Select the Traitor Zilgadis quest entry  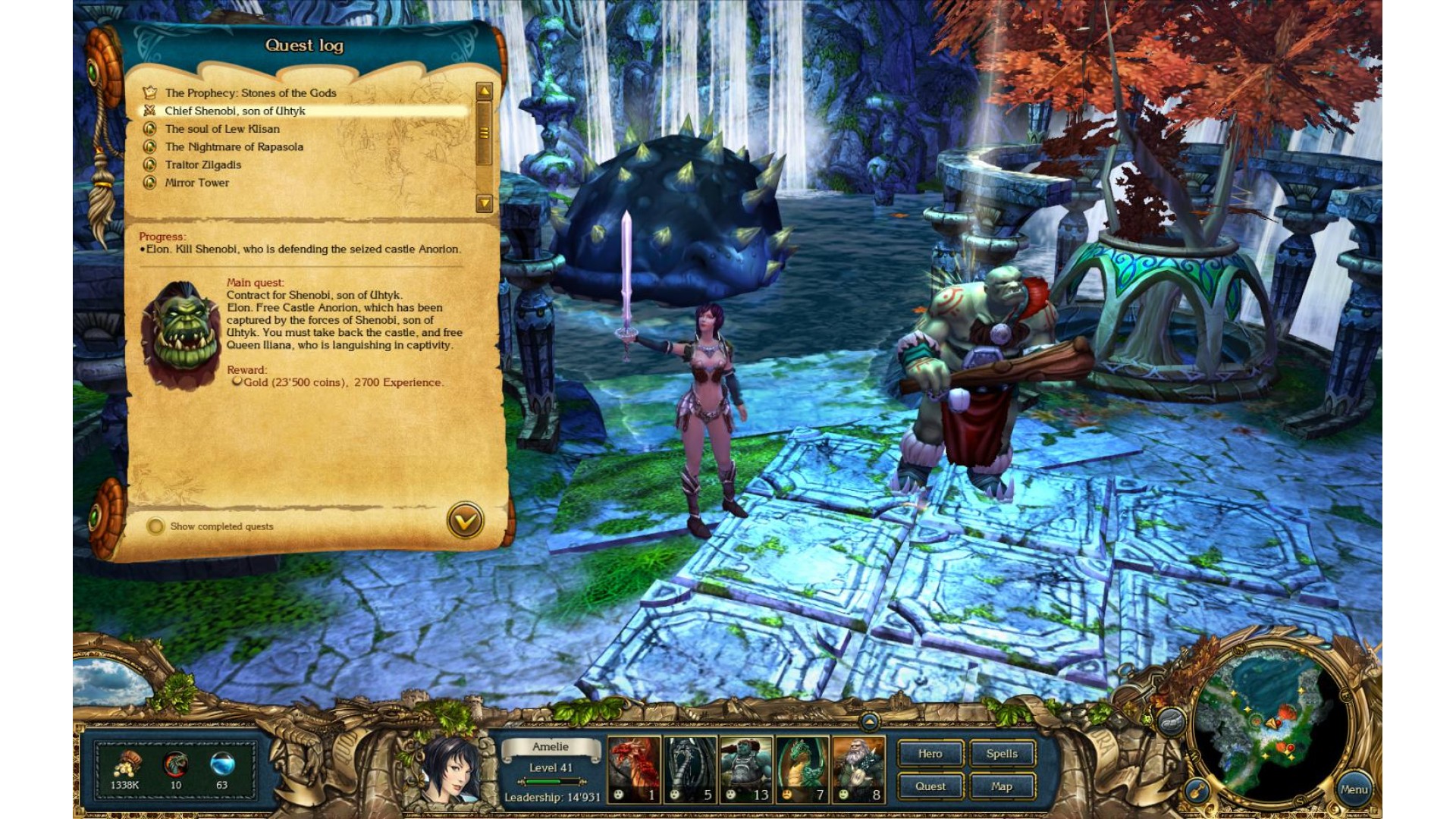coord(202,165)
